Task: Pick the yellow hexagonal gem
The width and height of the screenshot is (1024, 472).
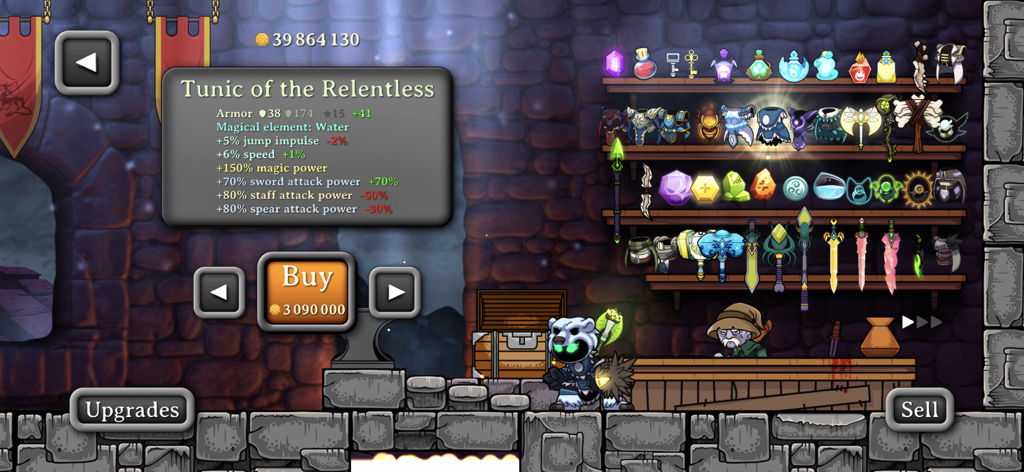Action: [705, 187]
